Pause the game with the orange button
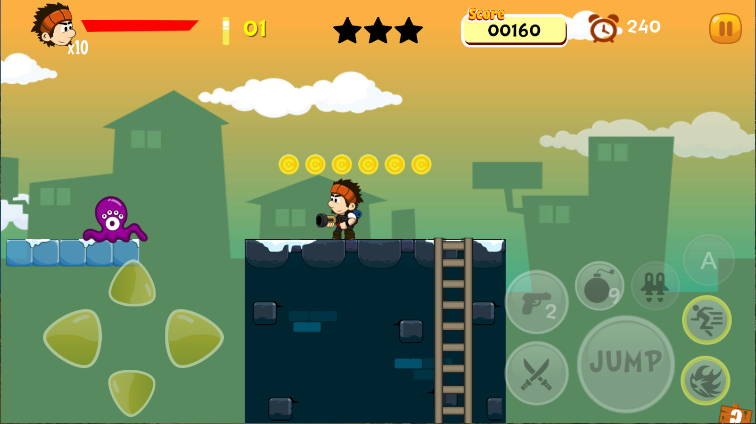The height and width of the screenshot is (424, 756). pos(725,28)
